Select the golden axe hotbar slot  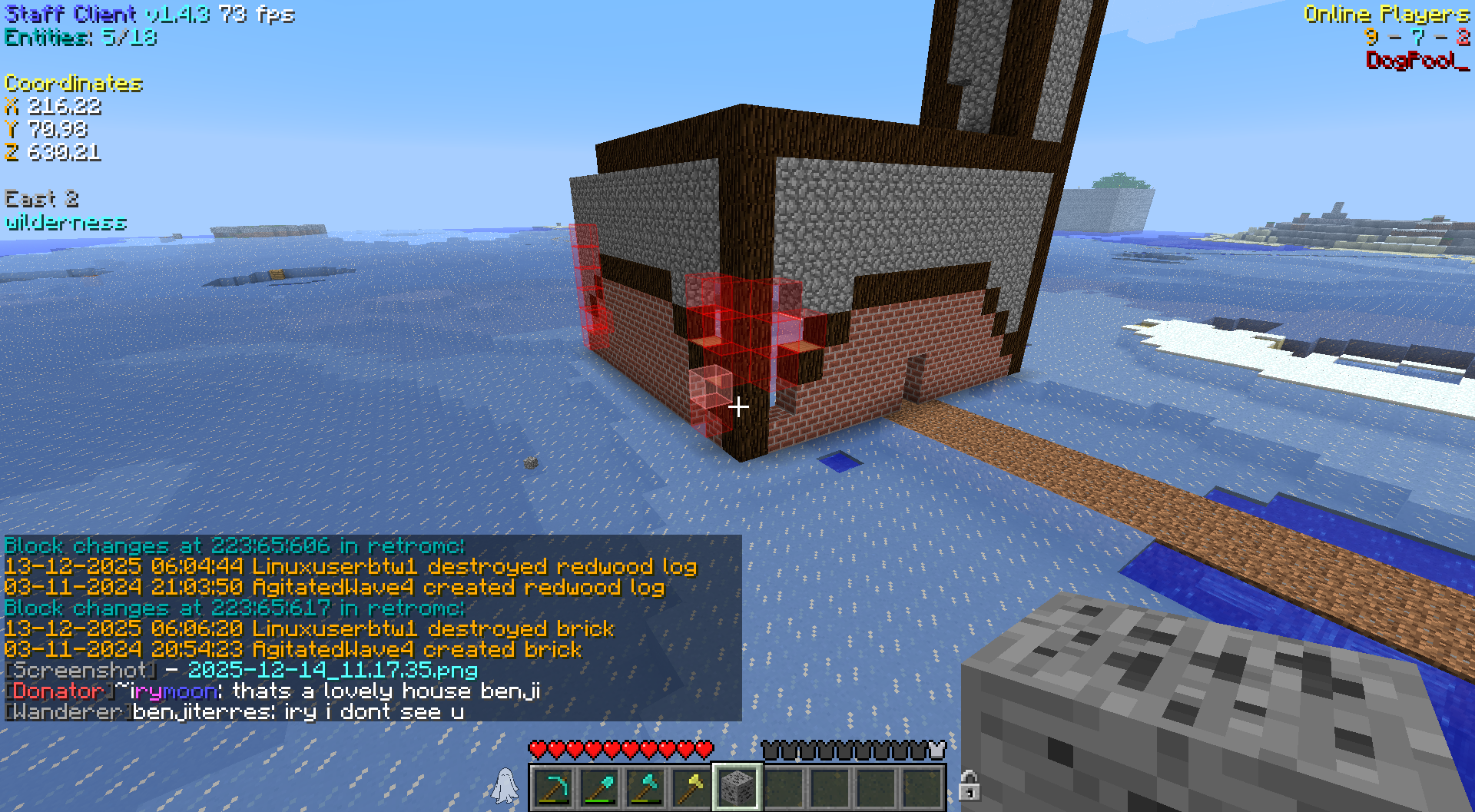coord(691,787)
